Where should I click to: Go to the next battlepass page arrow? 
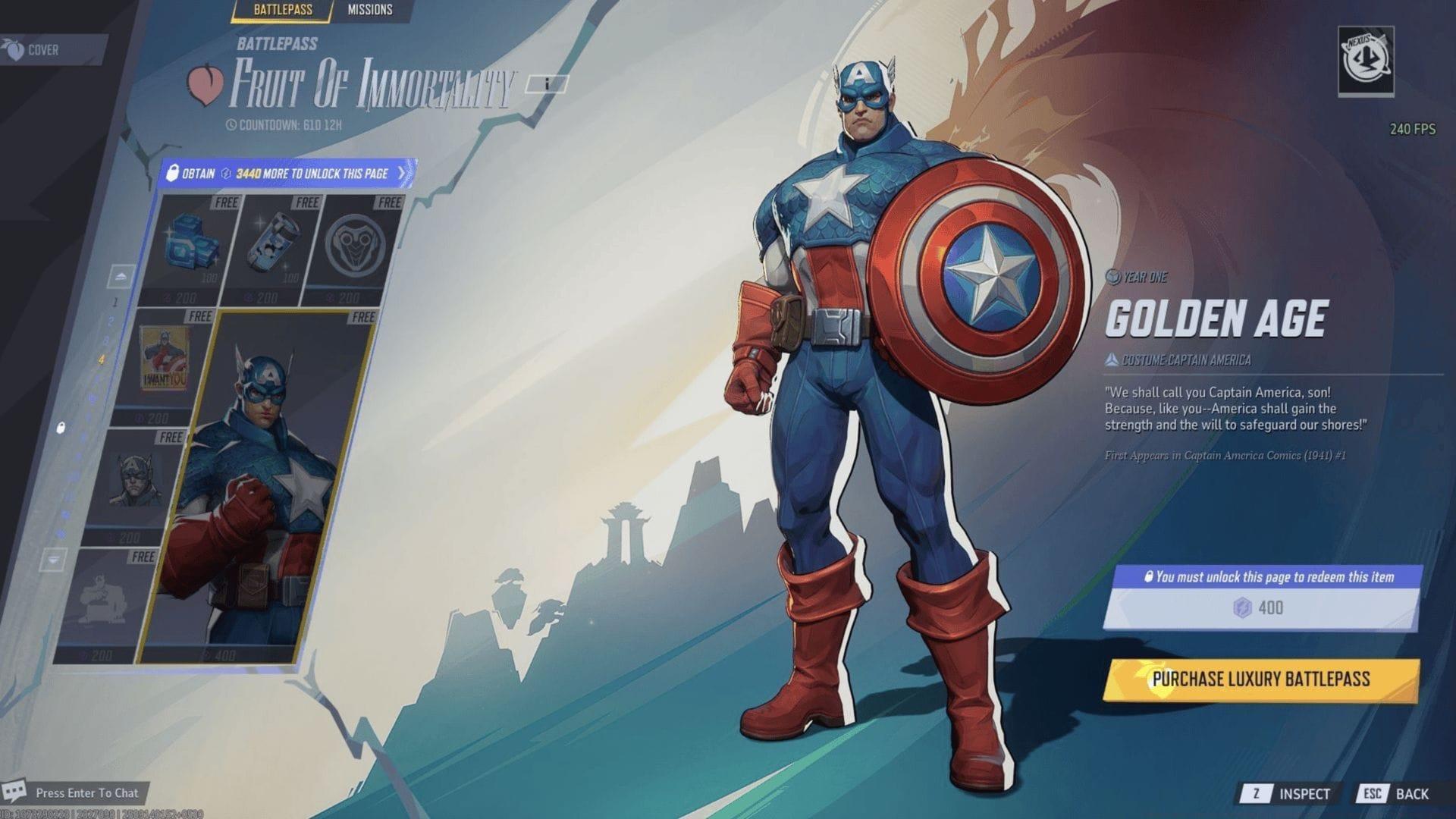53,560
